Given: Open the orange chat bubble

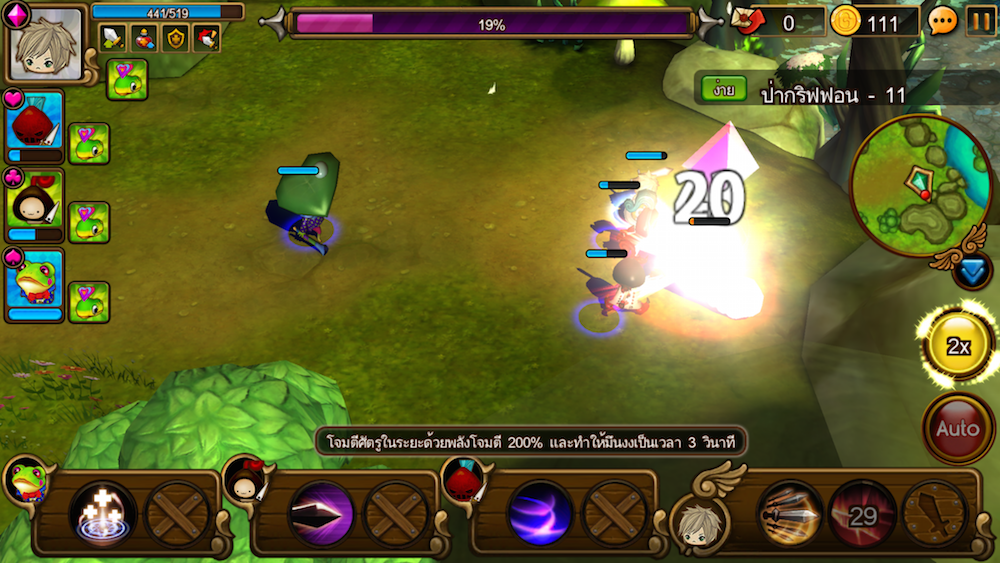Looking at the screenshot, I should (x=942, y=21).
